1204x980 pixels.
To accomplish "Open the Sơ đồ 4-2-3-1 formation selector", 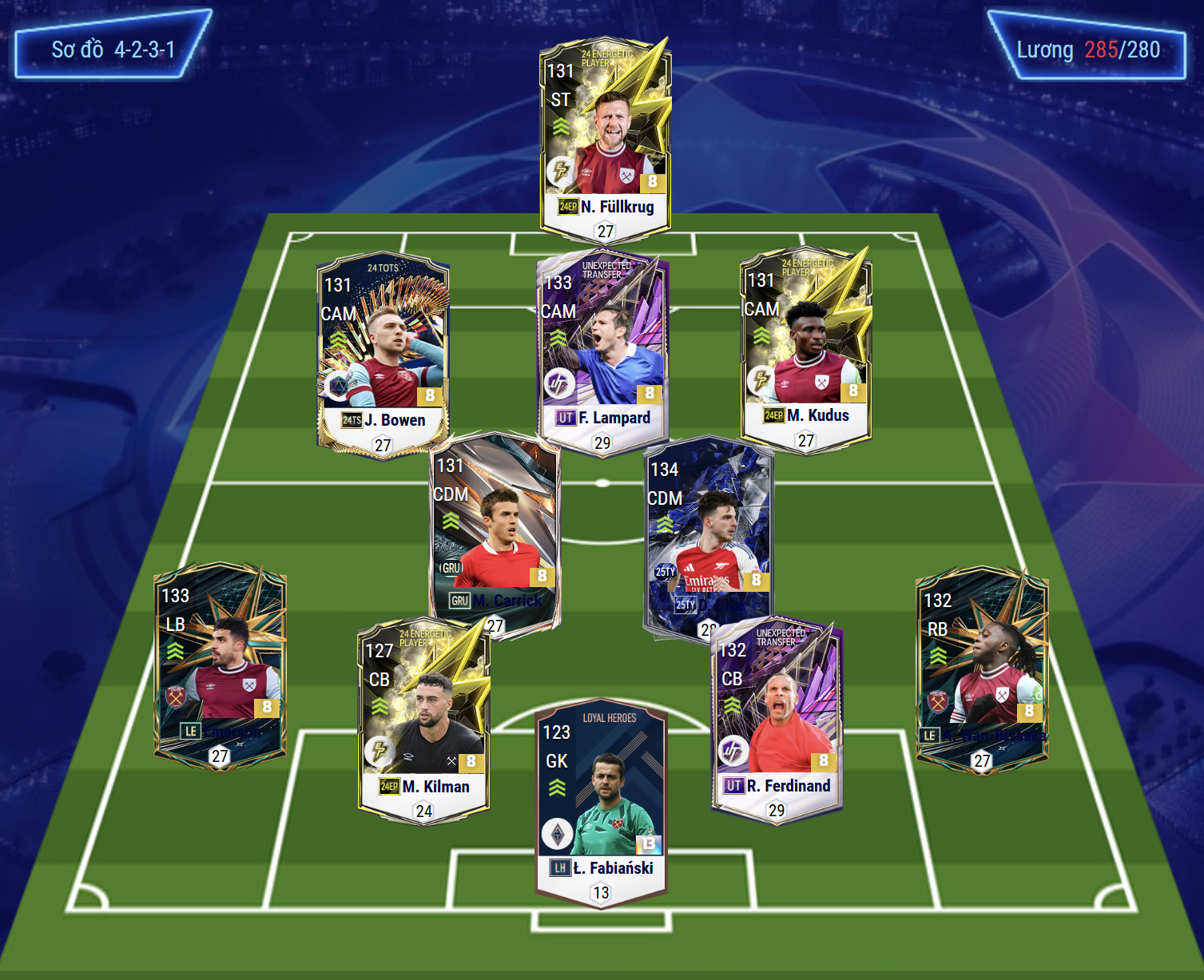I will pyautogui.click(x=113, y=50).
